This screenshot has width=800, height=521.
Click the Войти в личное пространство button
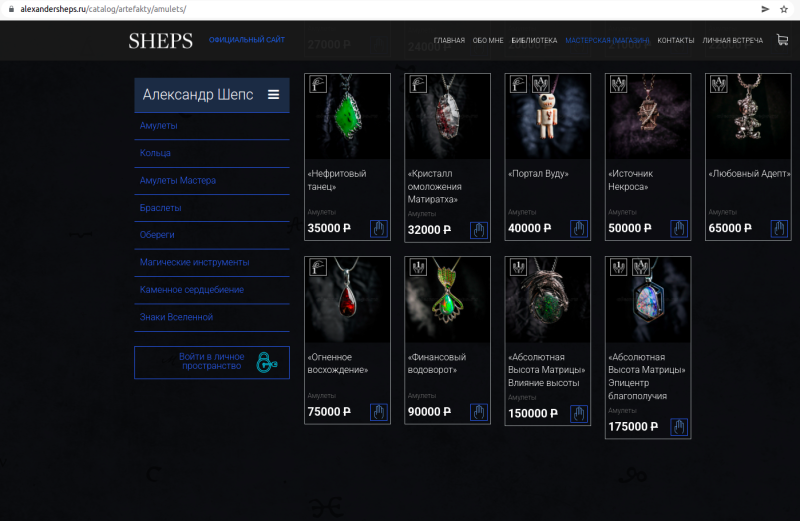212,362
